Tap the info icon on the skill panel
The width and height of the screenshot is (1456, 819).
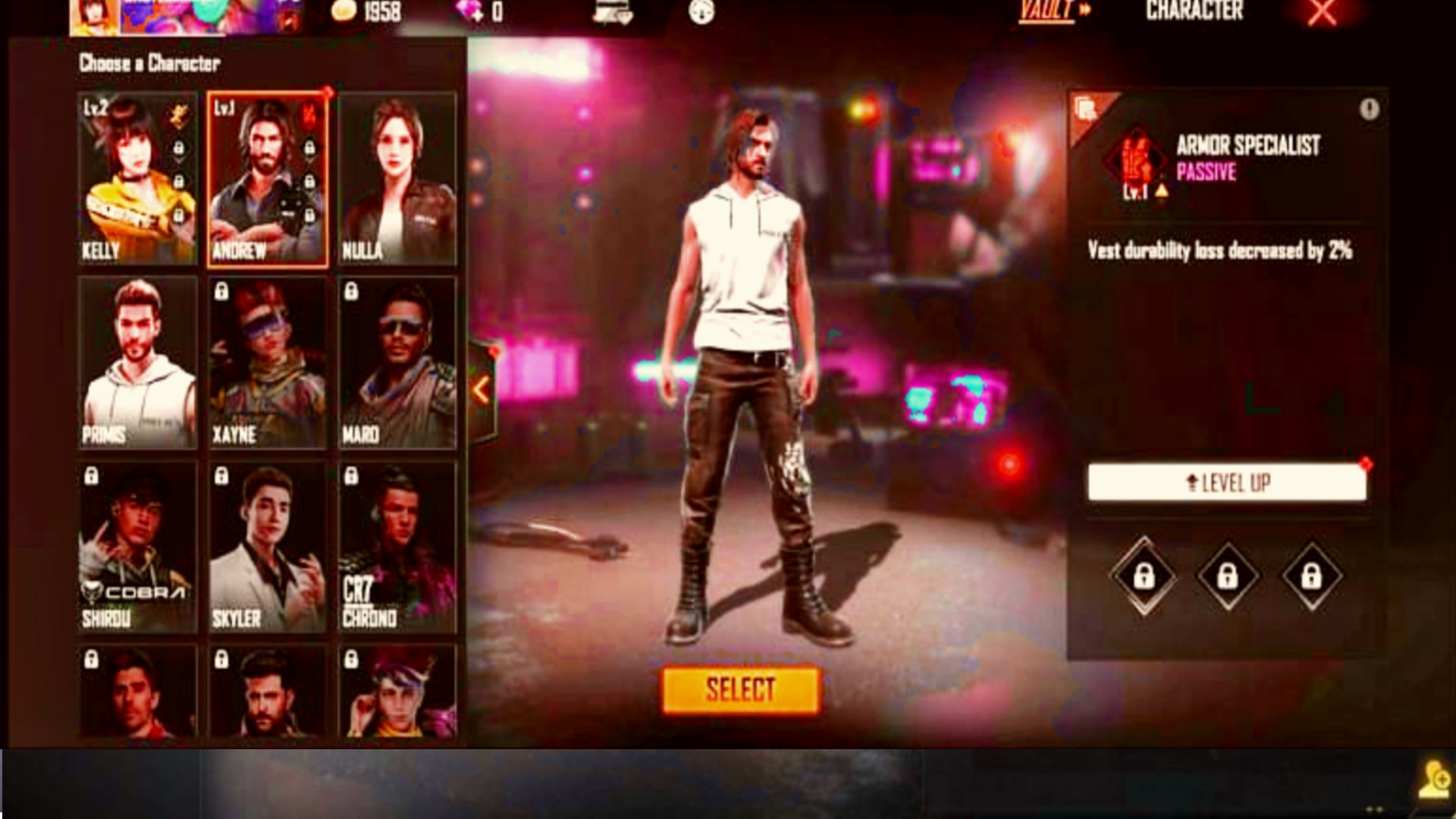click(1369, 108)
